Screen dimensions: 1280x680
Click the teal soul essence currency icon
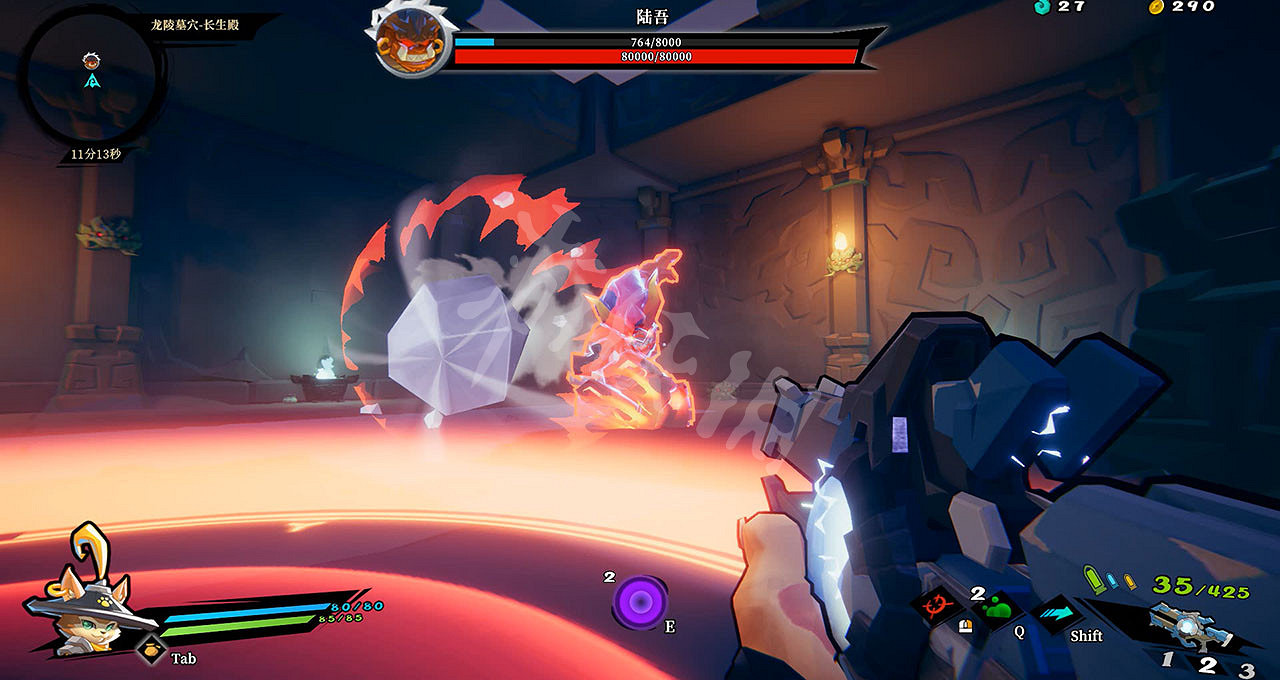(1041, 6)
